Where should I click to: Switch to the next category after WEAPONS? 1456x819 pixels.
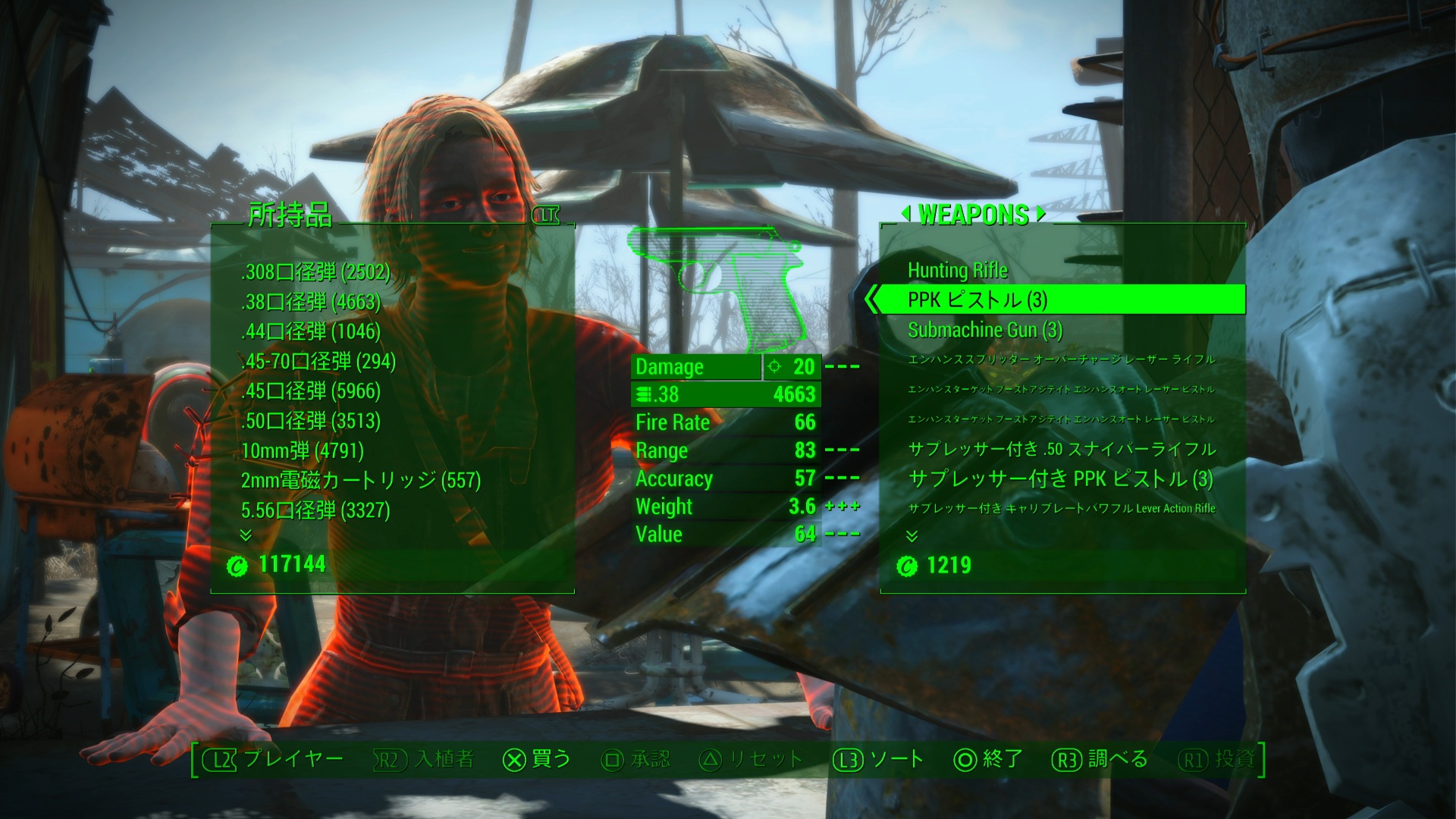tap(1041, 215)
